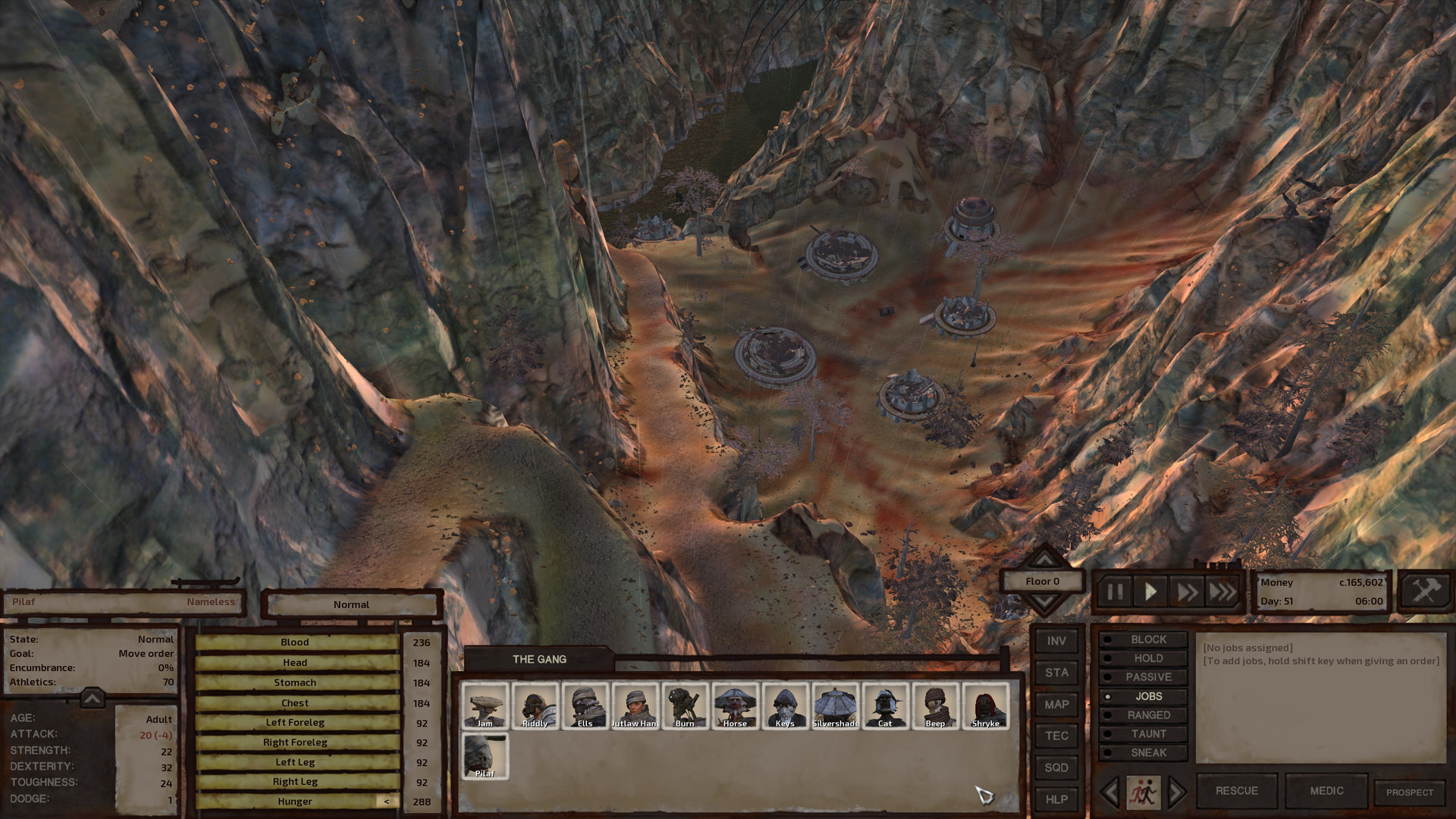Open the TEC research panel
The width and height of the screenshot is (1456, 819).
coord(1056,736)
